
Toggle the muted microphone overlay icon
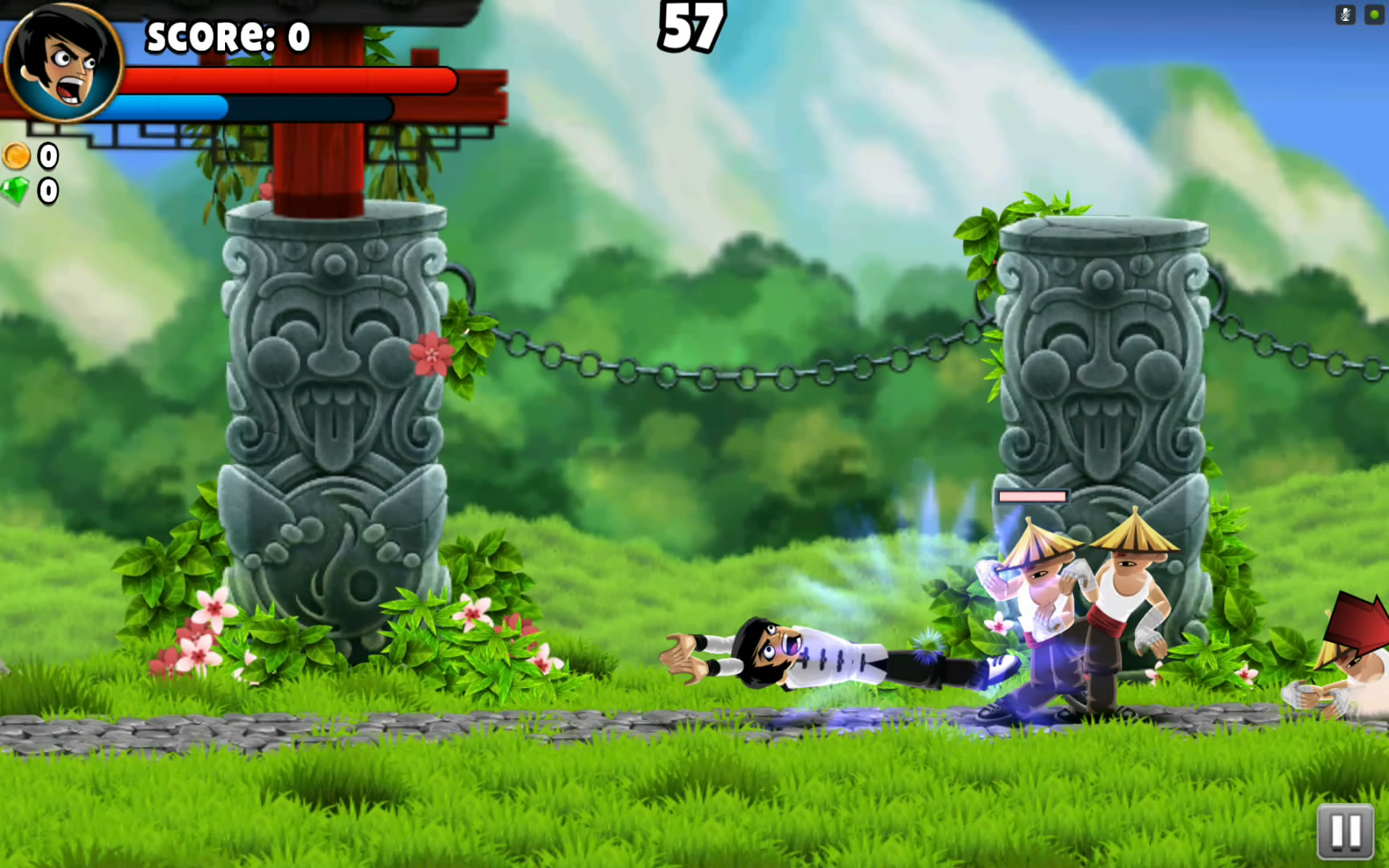click(1346, 14)
